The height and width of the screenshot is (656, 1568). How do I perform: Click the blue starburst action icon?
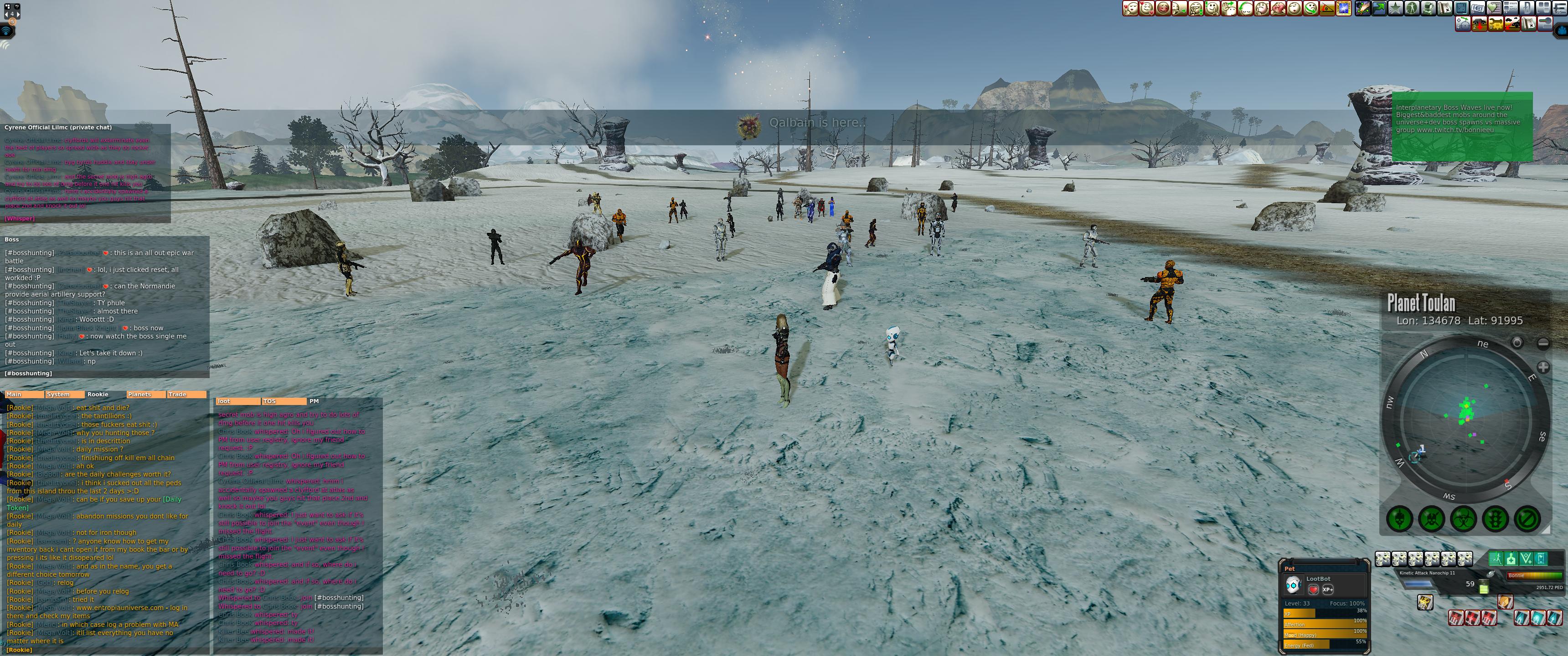pyautogui.click(x=1343, y=9)
